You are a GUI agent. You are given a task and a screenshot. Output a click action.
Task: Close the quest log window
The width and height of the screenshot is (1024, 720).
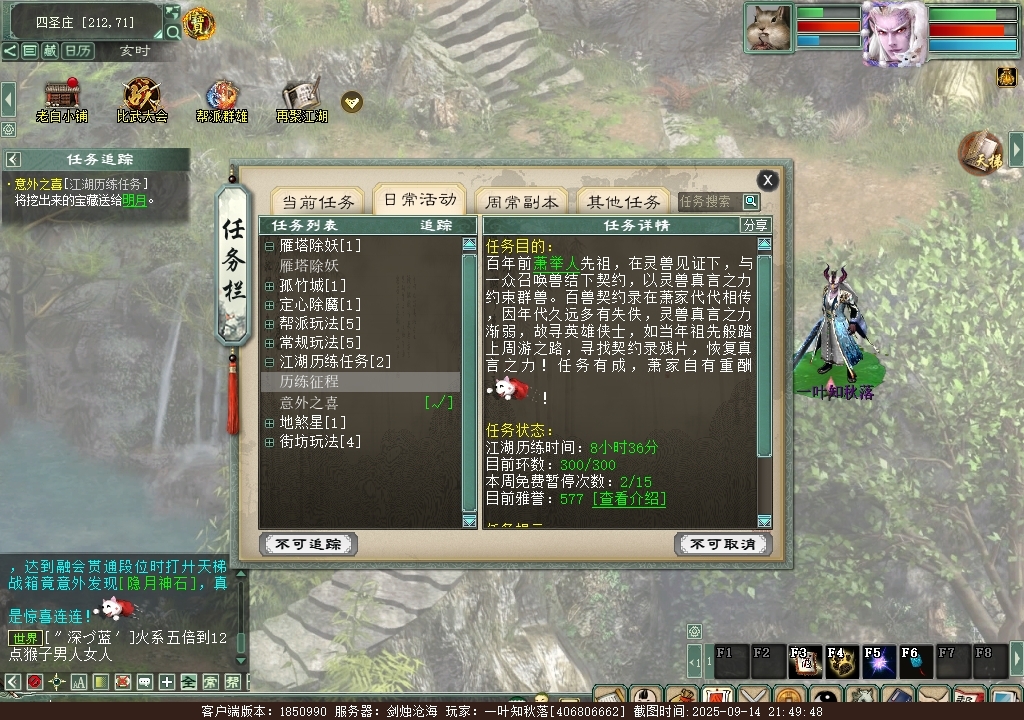[x=767, y=180]
